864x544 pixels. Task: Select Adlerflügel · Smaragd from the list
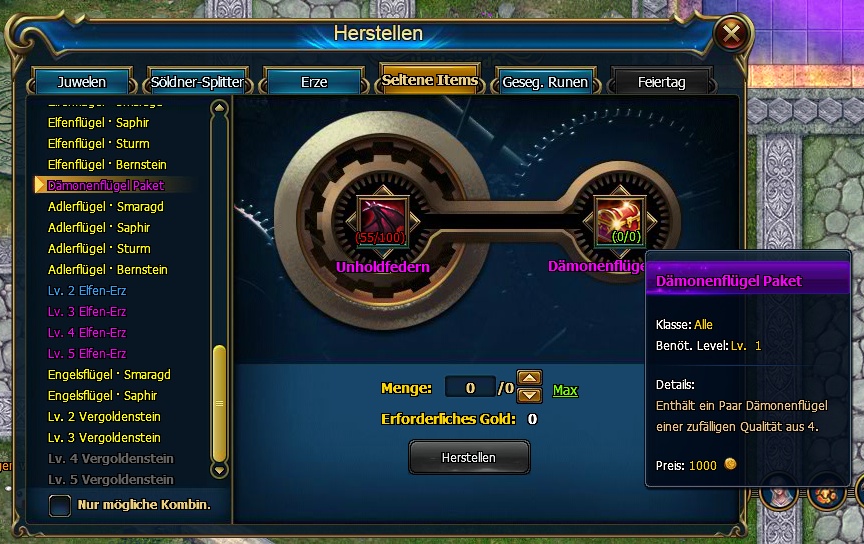pyautogui.click(x=106, y=207)
